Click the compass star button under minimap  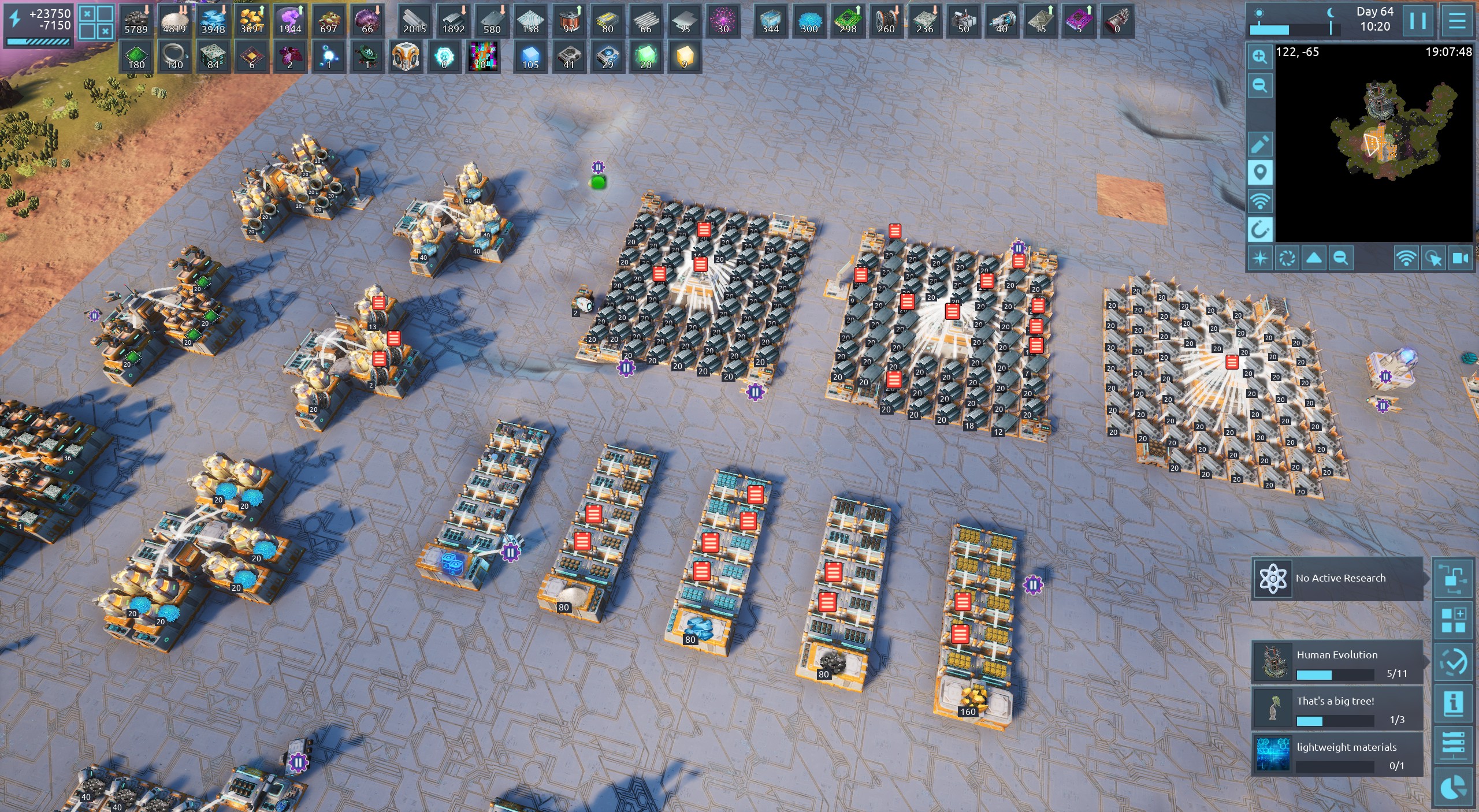tap(1259, 258)
